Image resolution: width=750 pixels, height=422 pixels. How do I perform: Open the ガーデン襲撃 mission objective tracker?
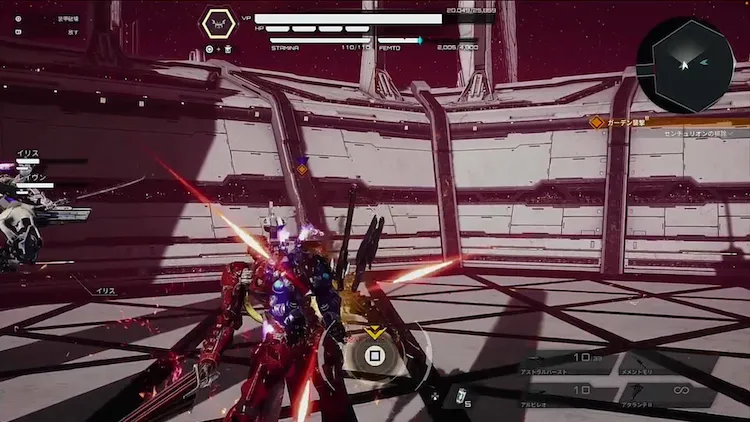pyautogui.click(x=640, y=121)
